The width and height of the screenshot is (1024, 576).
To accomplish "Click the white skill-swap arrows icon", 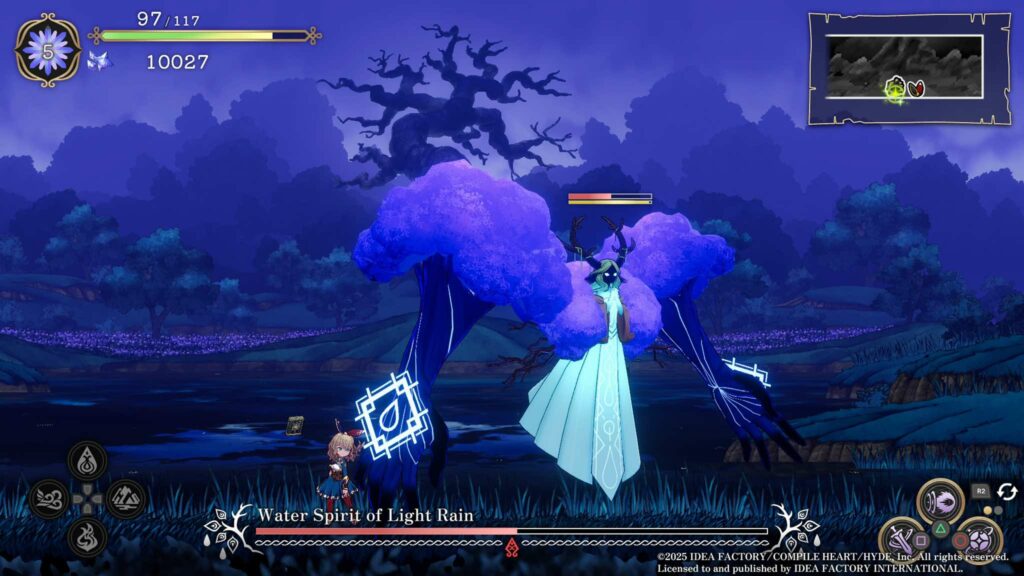I will [1006, 492].
